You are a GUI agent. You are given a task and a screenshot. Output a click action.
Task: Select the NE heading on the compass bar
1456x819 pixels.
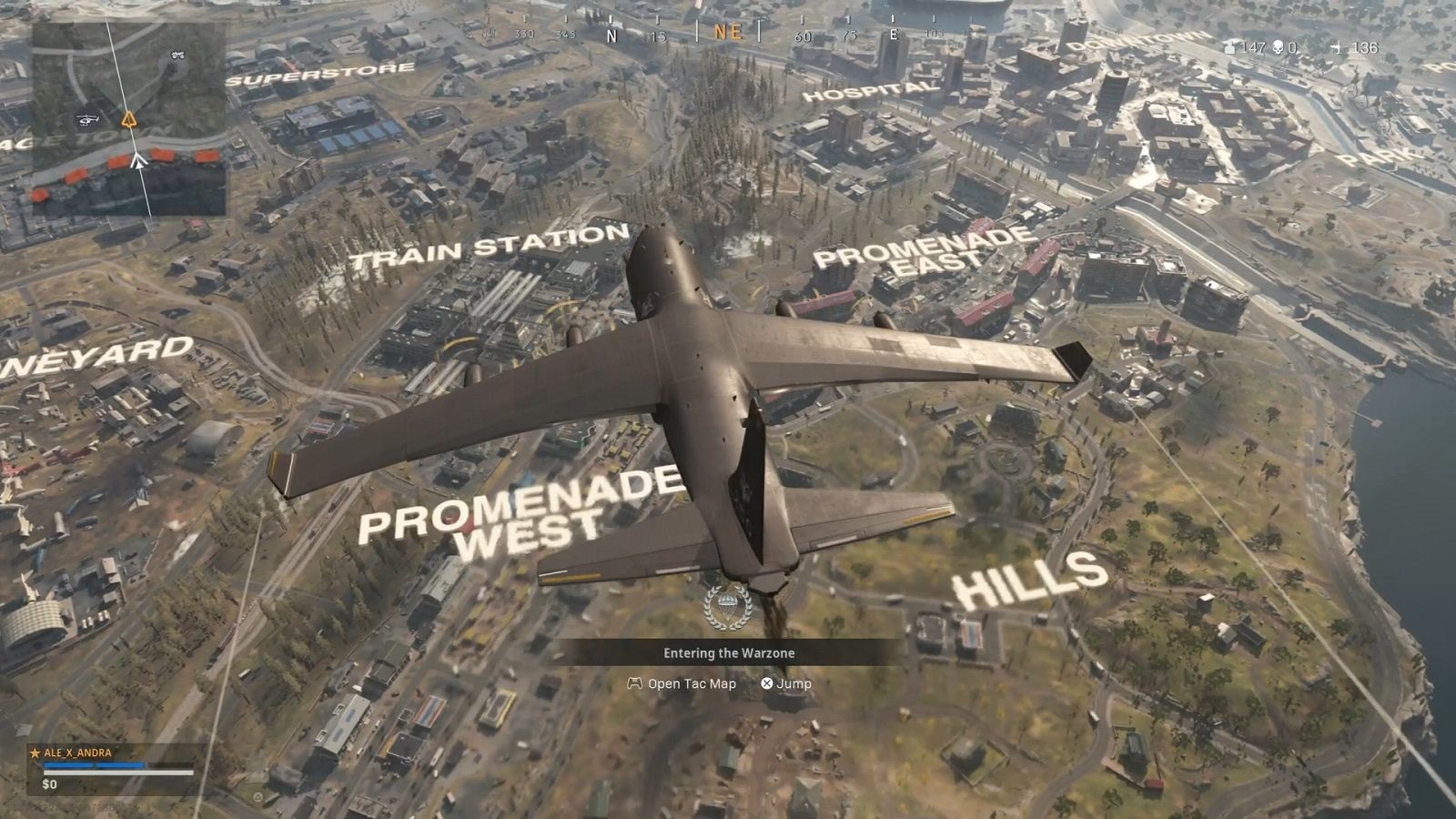point(728,32)
